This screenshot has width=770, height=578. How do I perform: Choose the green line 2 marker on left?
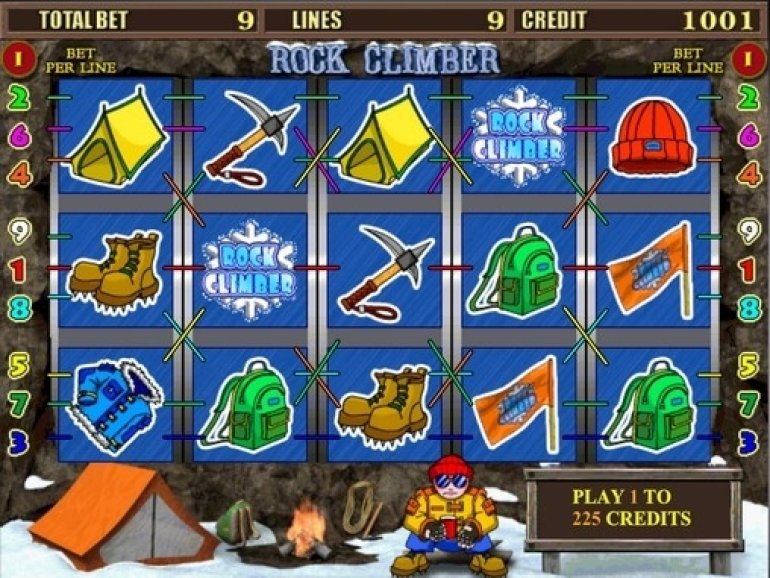point(19,97)
